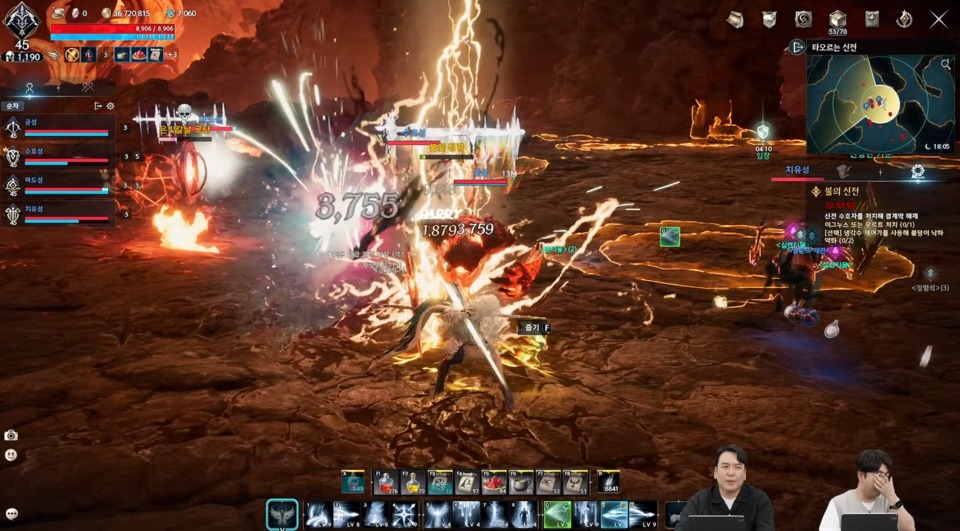960x531 pixels.
Task: Click the minimap magnifier search button
Action: (946, 65)
